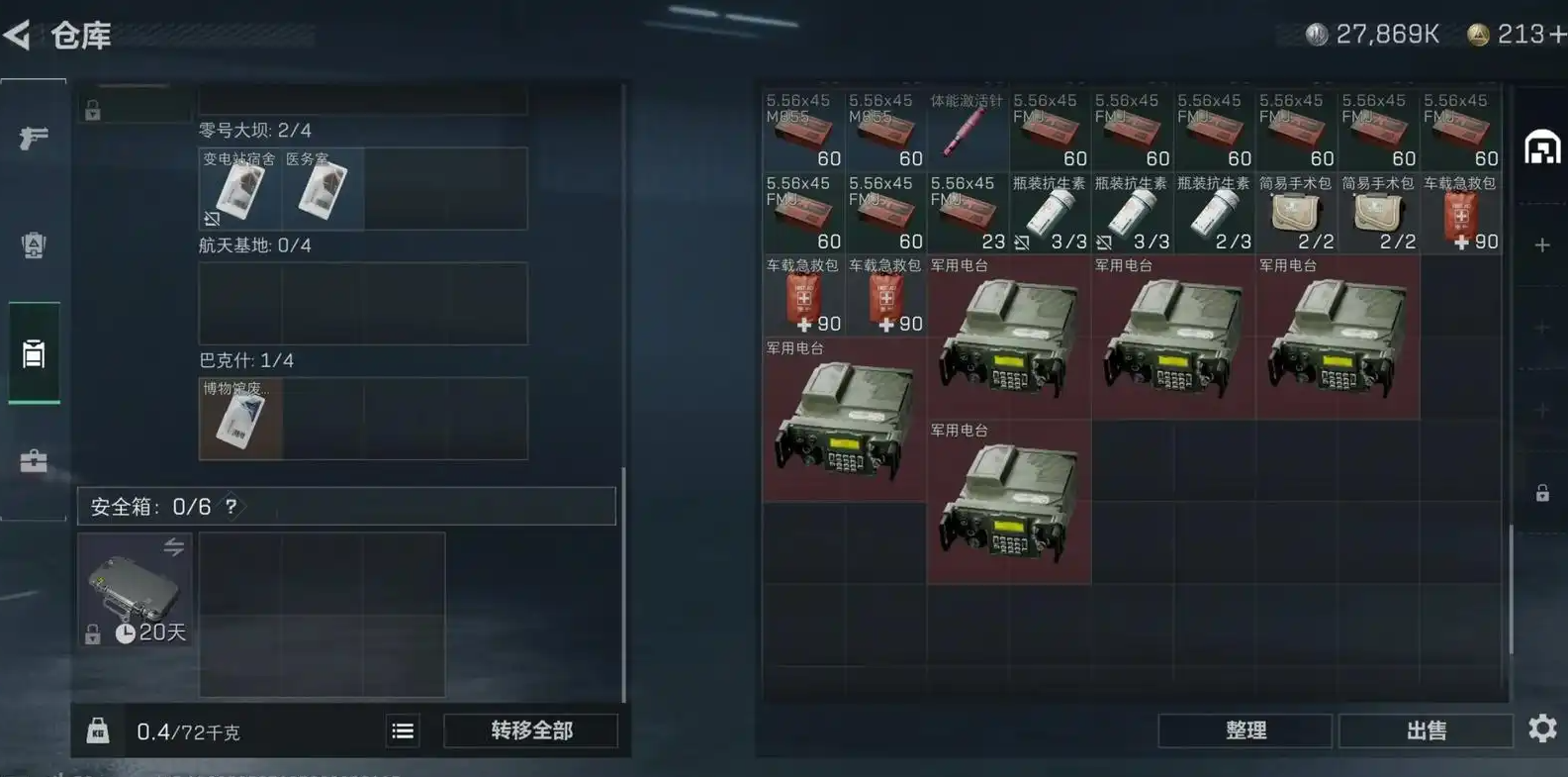Viewport: 1568px width, 777px height.
Task: Toggle the list view icon
Action: pyautogui.click(x=403, y=730)
